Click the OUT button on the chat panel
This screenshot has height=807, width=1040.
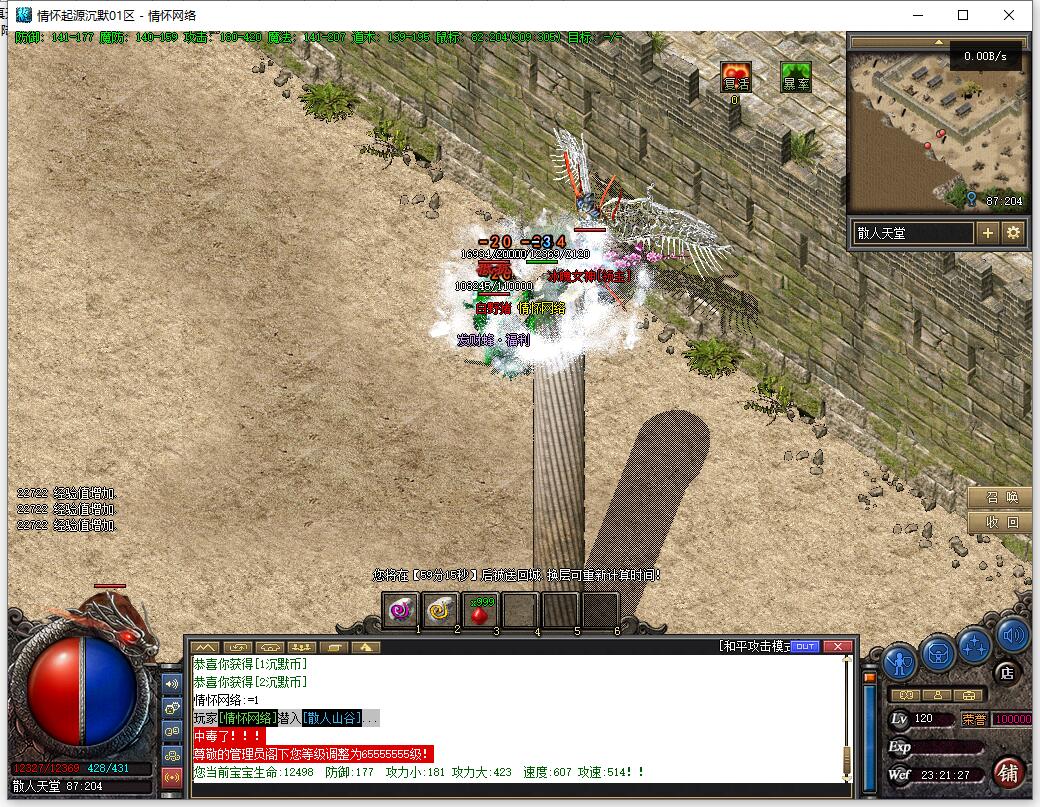click(805, 646)
